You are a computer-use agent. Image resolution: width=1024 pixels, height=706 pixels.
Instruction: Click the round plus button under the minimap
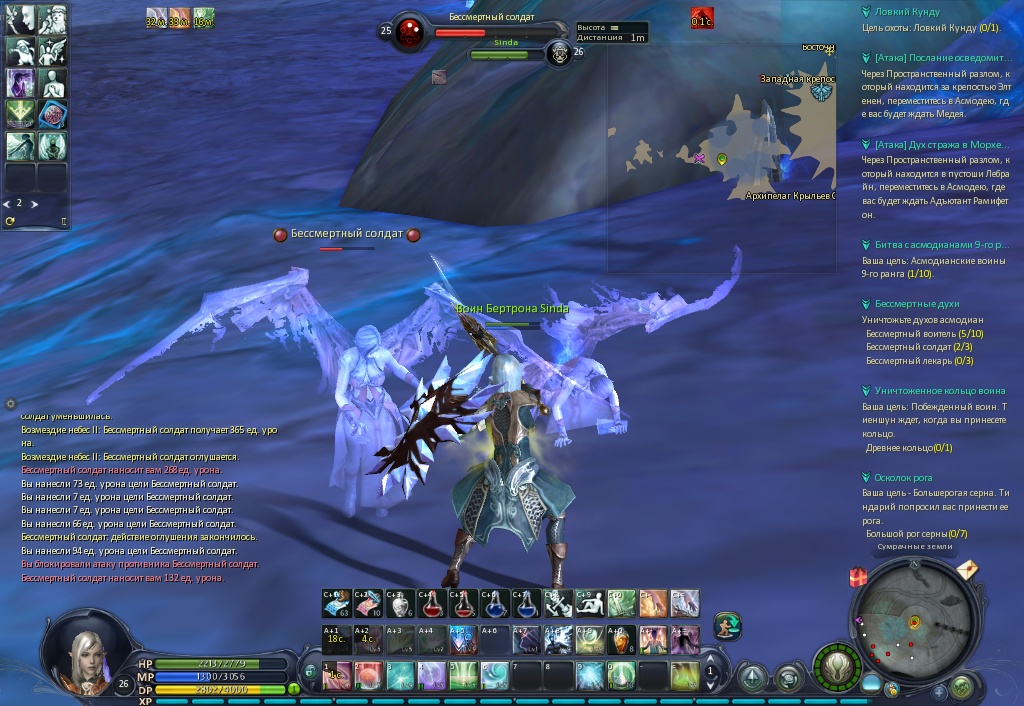[x=940, y=691]
